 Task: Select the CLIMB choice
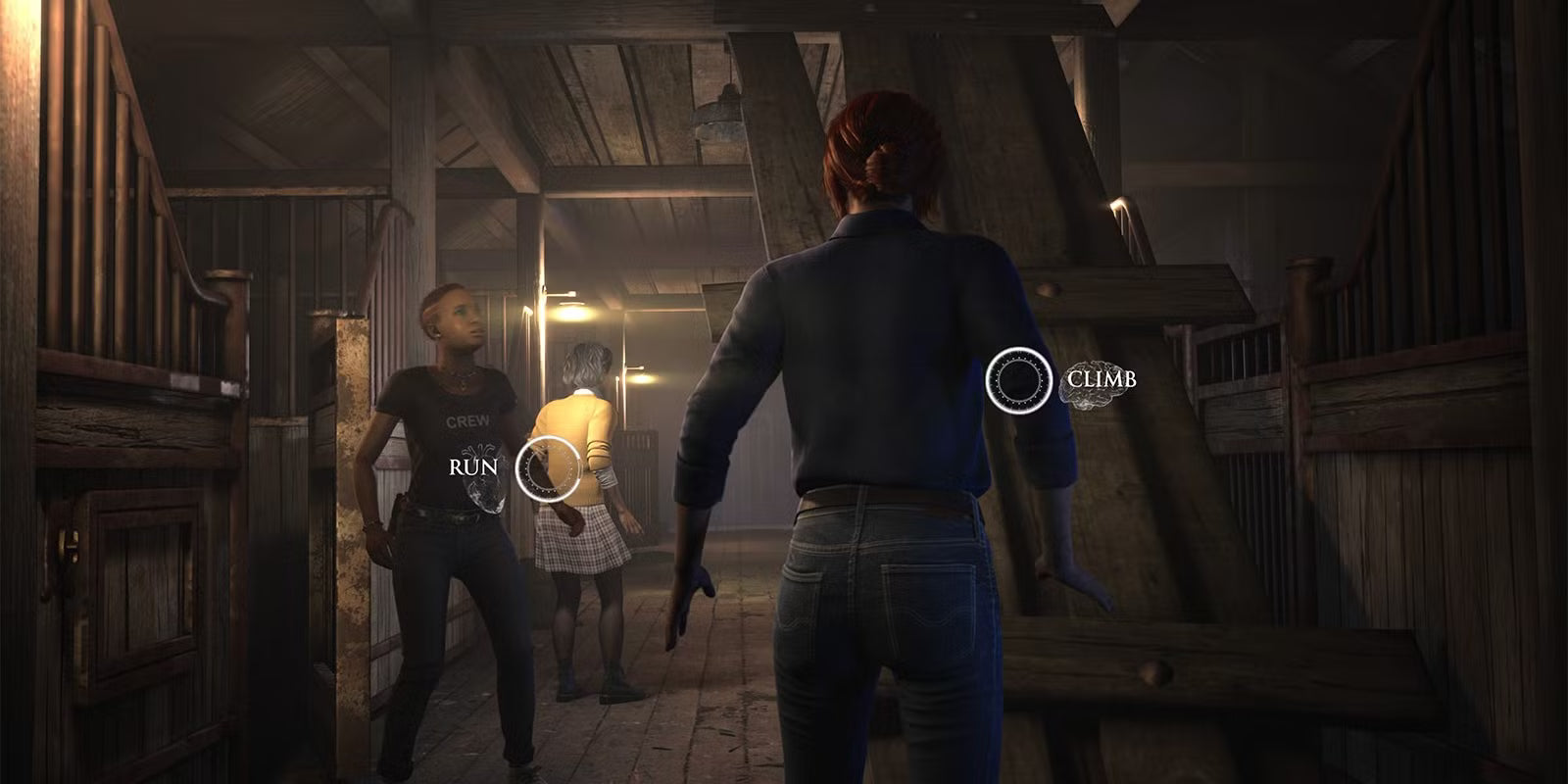pos(1019,379)
